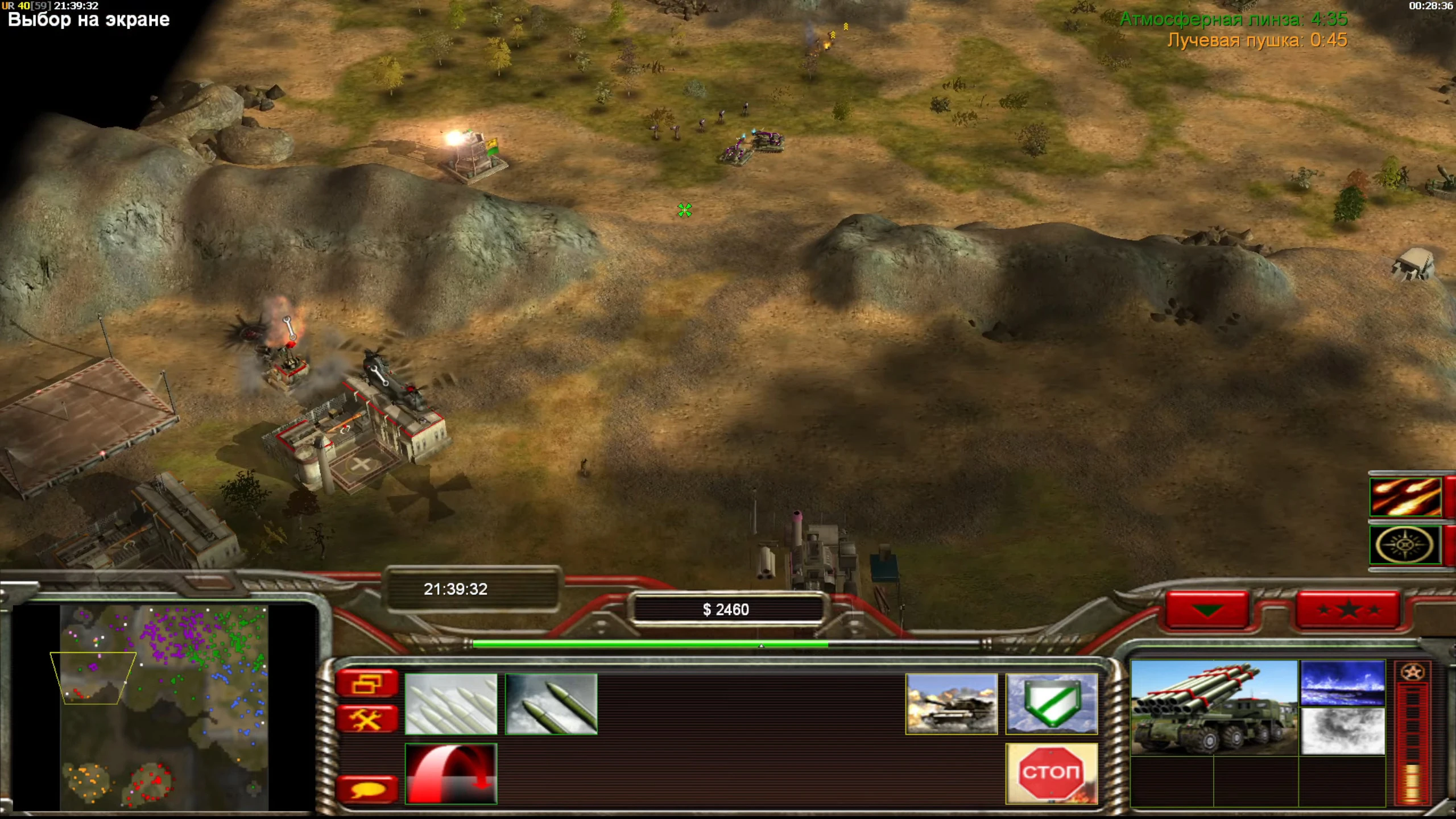Activate the golden compass power shortcut
This screenshot has width=1456, height=819.
tap(1405, 545)
